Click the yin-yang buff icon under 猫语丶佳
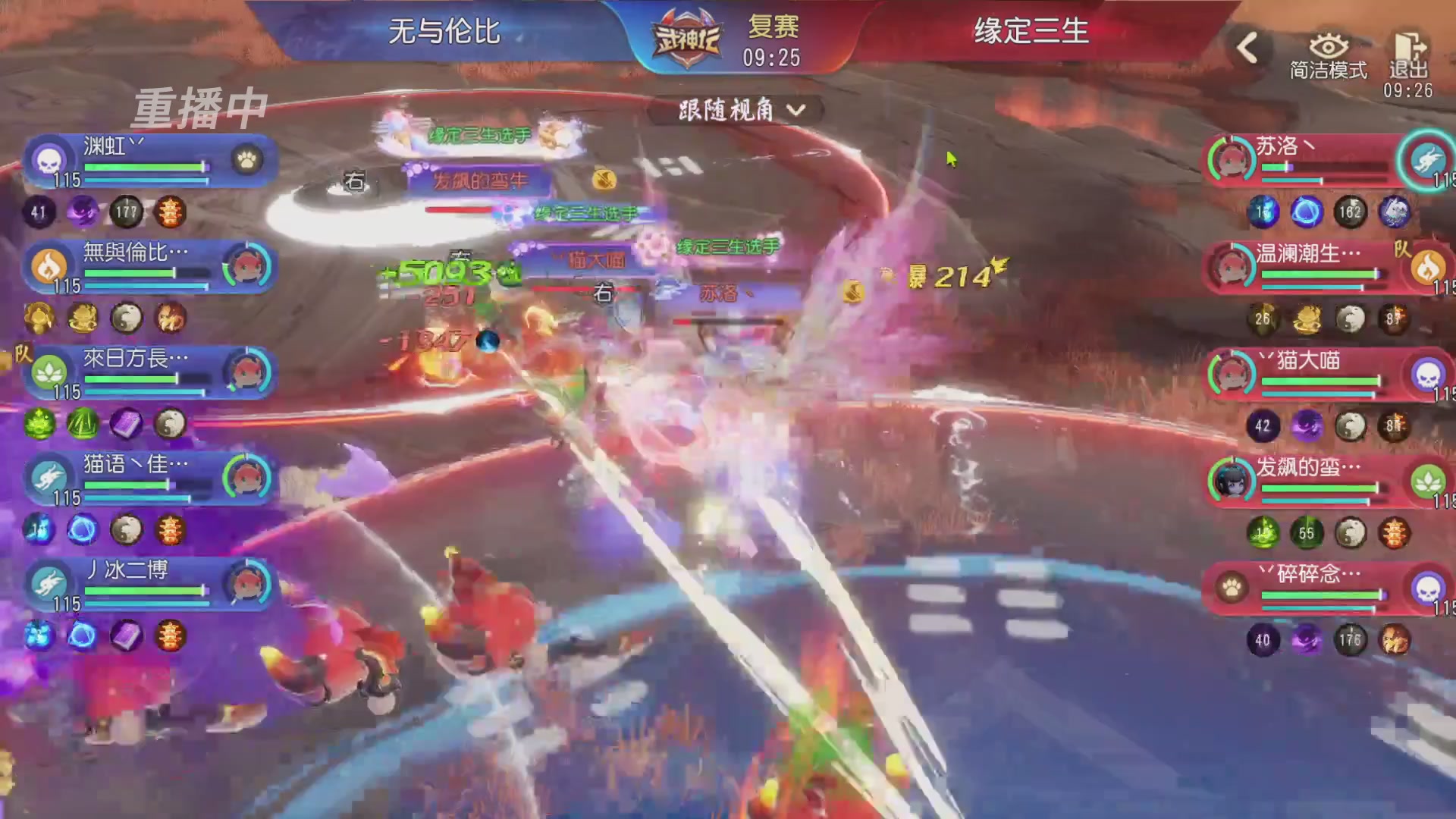Screen dimensions: 1456x819 point(125,529)
